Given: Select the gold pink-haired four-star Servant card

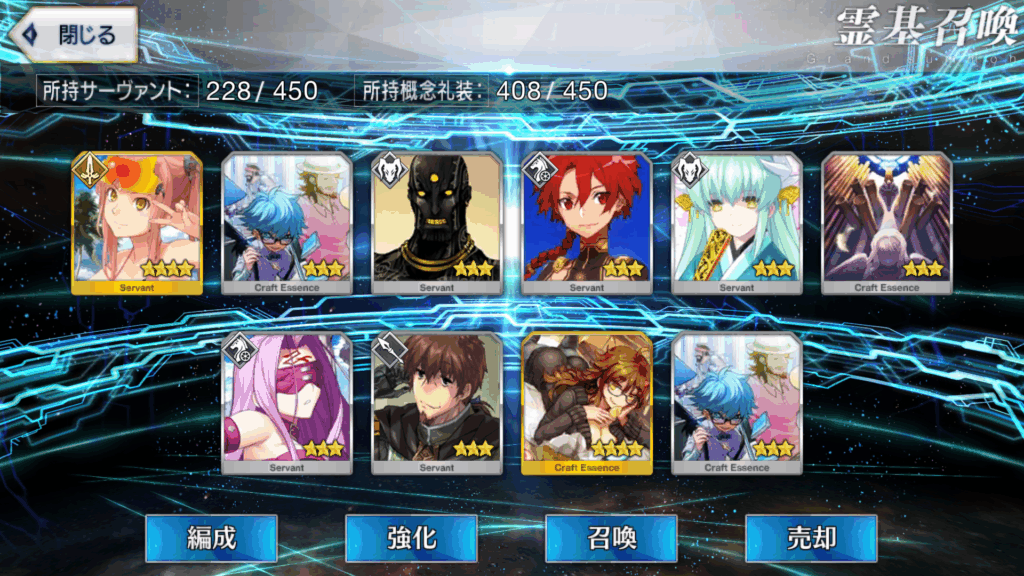Looking at the screenshot, I should pos(137,222).
